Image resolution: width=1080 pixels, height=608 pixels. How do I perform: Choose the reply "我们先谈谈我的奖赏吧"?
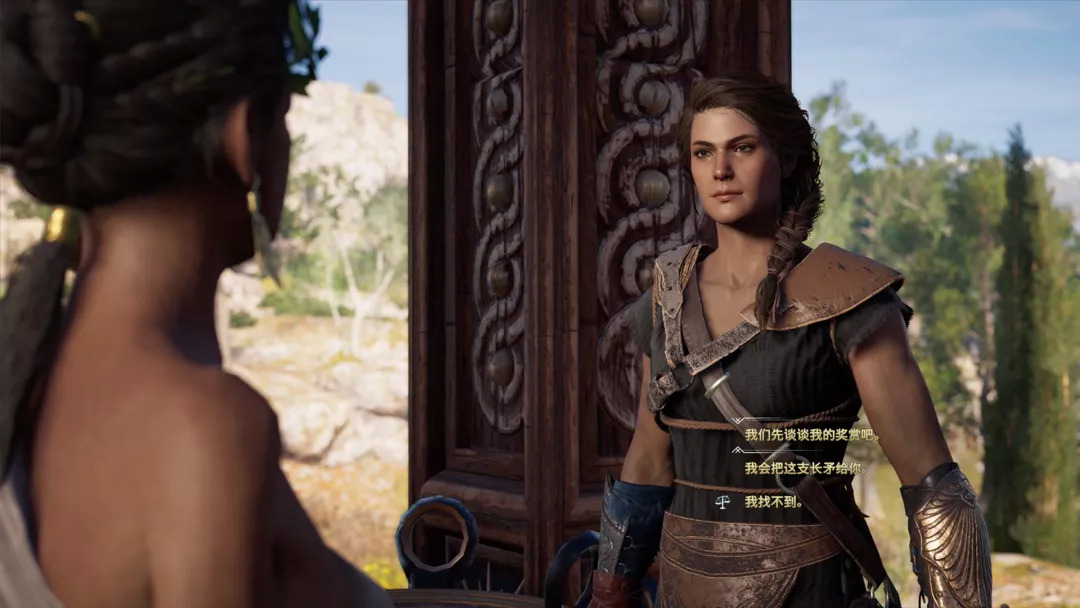[x=811, y=435]
